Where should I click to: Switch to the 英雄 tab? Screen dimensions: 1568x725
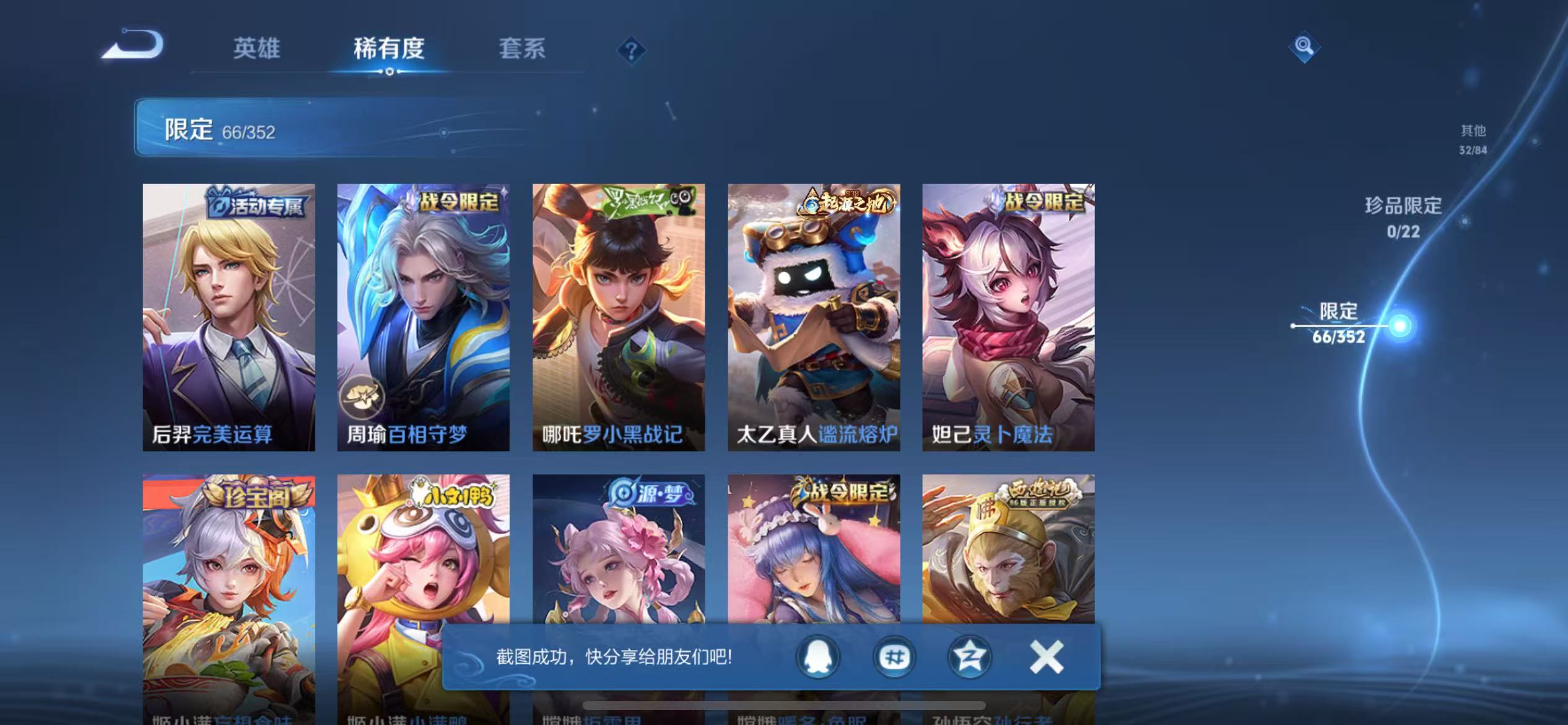click(257, 48)
